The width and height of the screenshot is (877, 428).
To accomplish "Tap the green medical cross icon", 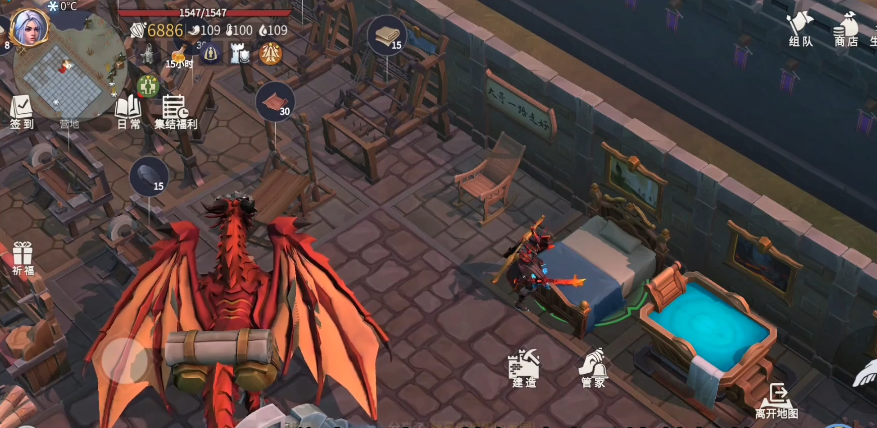I will (x=148, y=85).
